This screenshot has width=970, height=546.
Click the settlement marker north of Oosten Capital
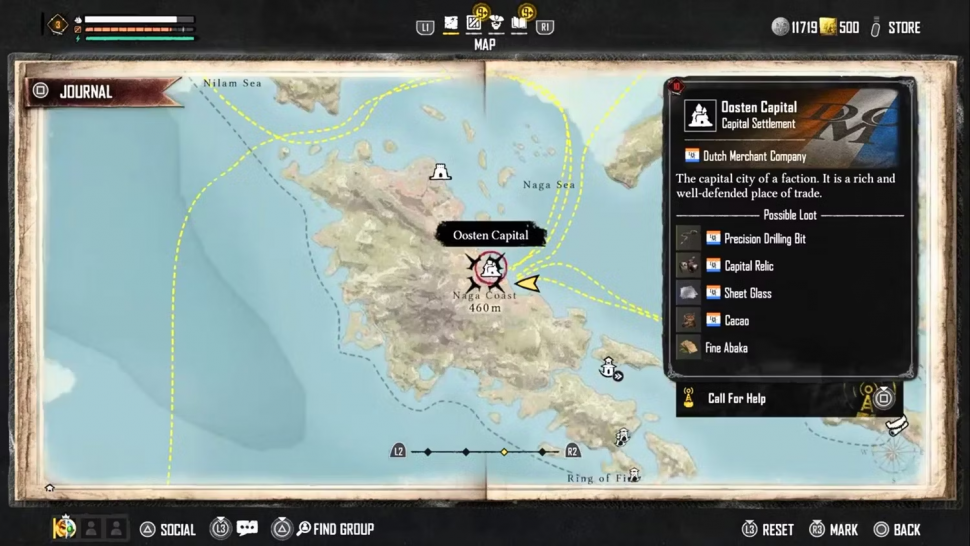coord(439,172)
